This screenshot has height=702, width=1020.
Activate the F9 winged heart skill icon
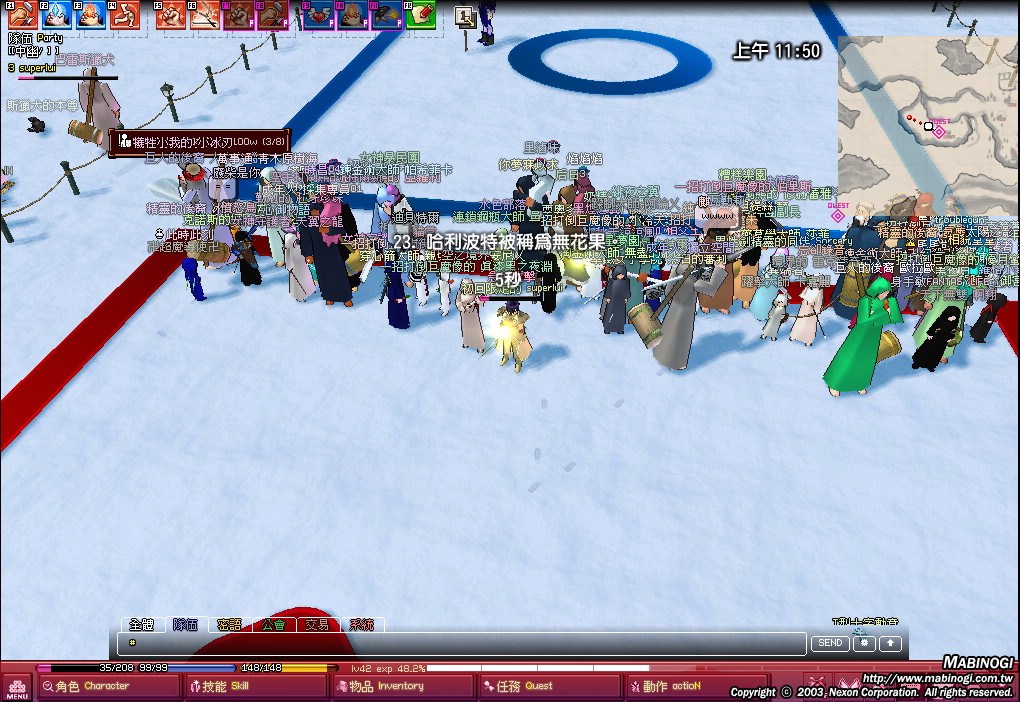point(320,14)
